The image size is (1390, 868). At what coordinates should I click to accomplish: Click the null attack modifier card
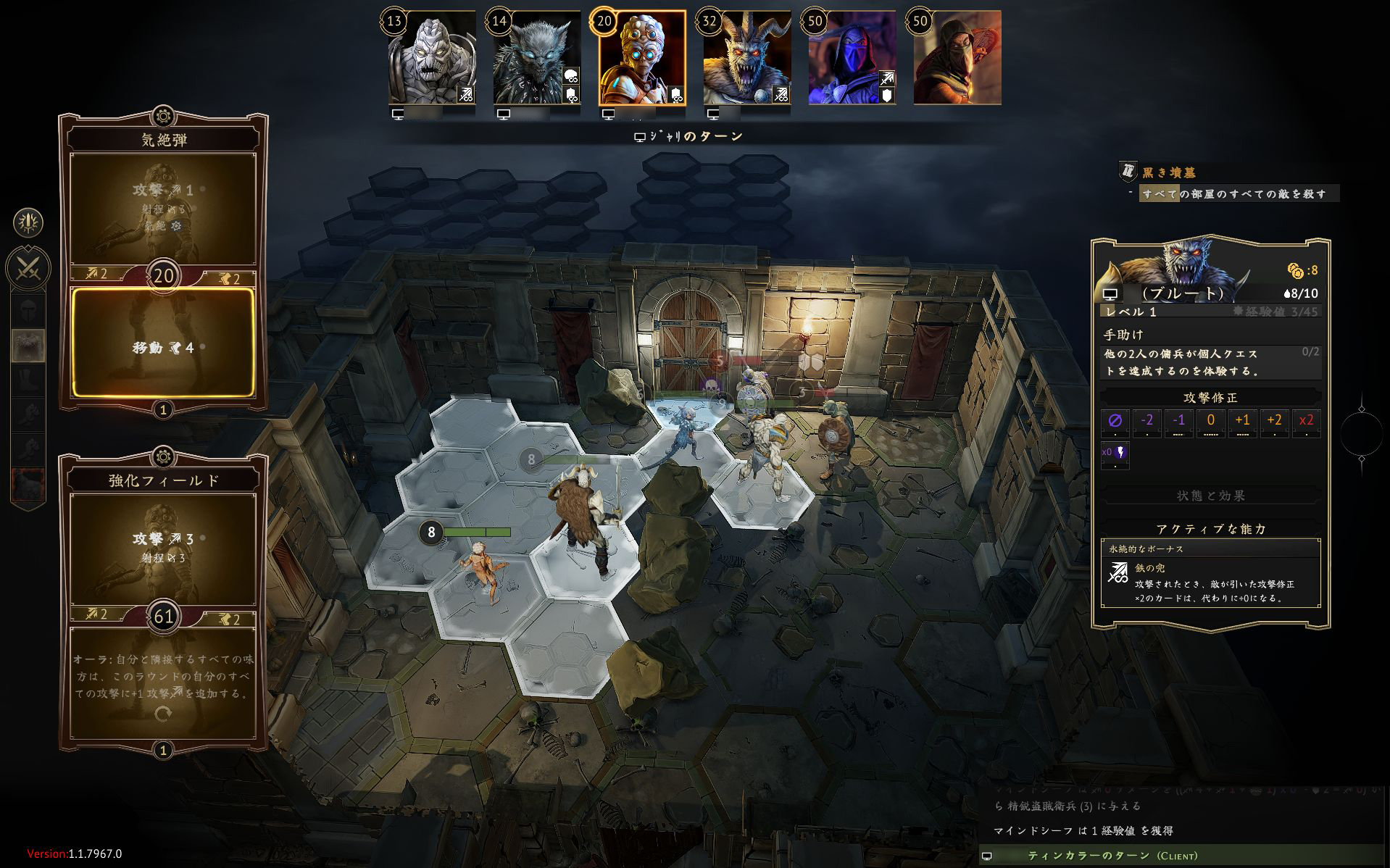(1115, 422)
